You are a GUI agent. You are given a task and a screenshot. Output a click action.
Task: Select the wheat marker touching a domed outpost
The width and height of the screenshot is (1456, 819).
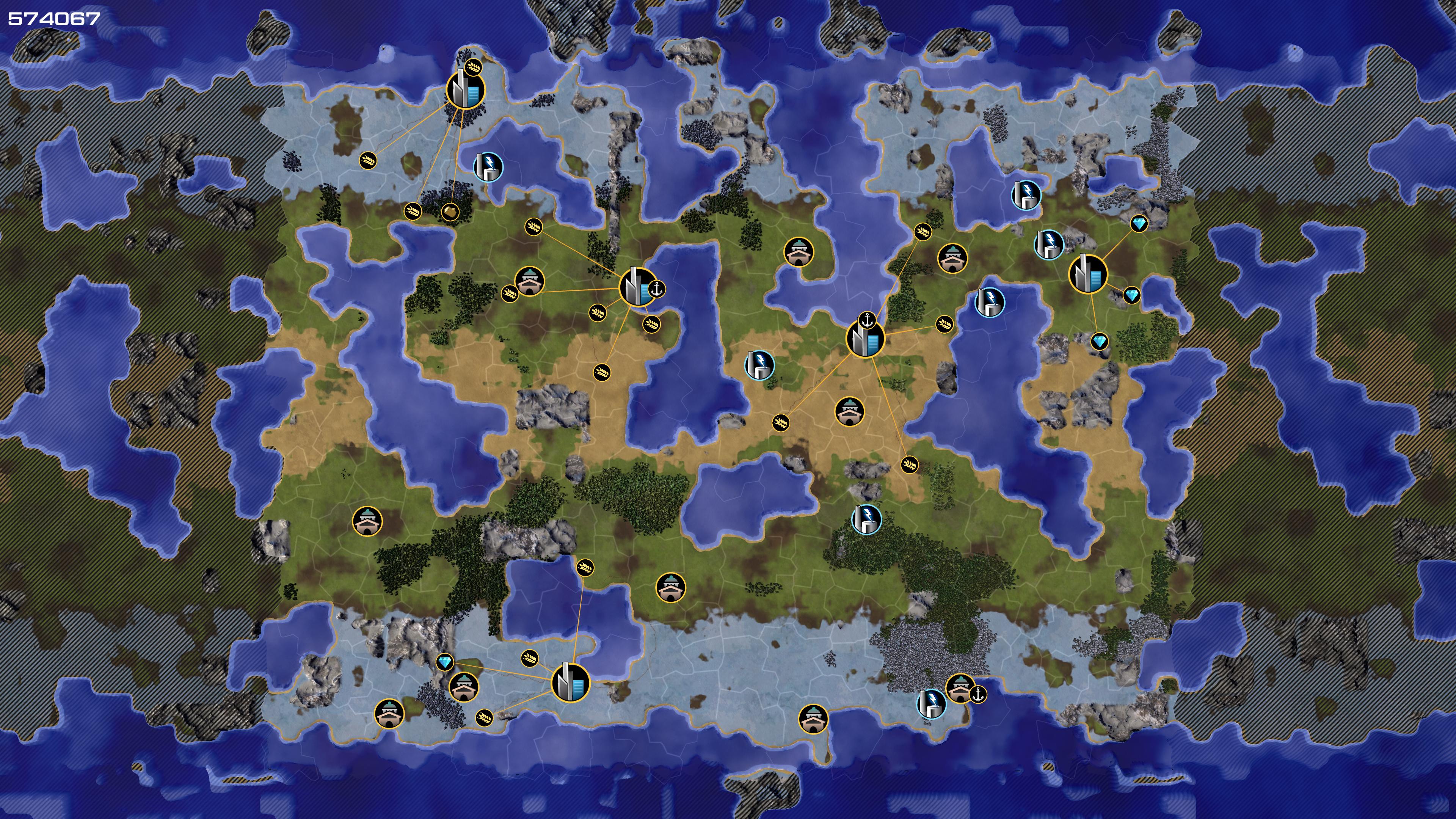510,293
